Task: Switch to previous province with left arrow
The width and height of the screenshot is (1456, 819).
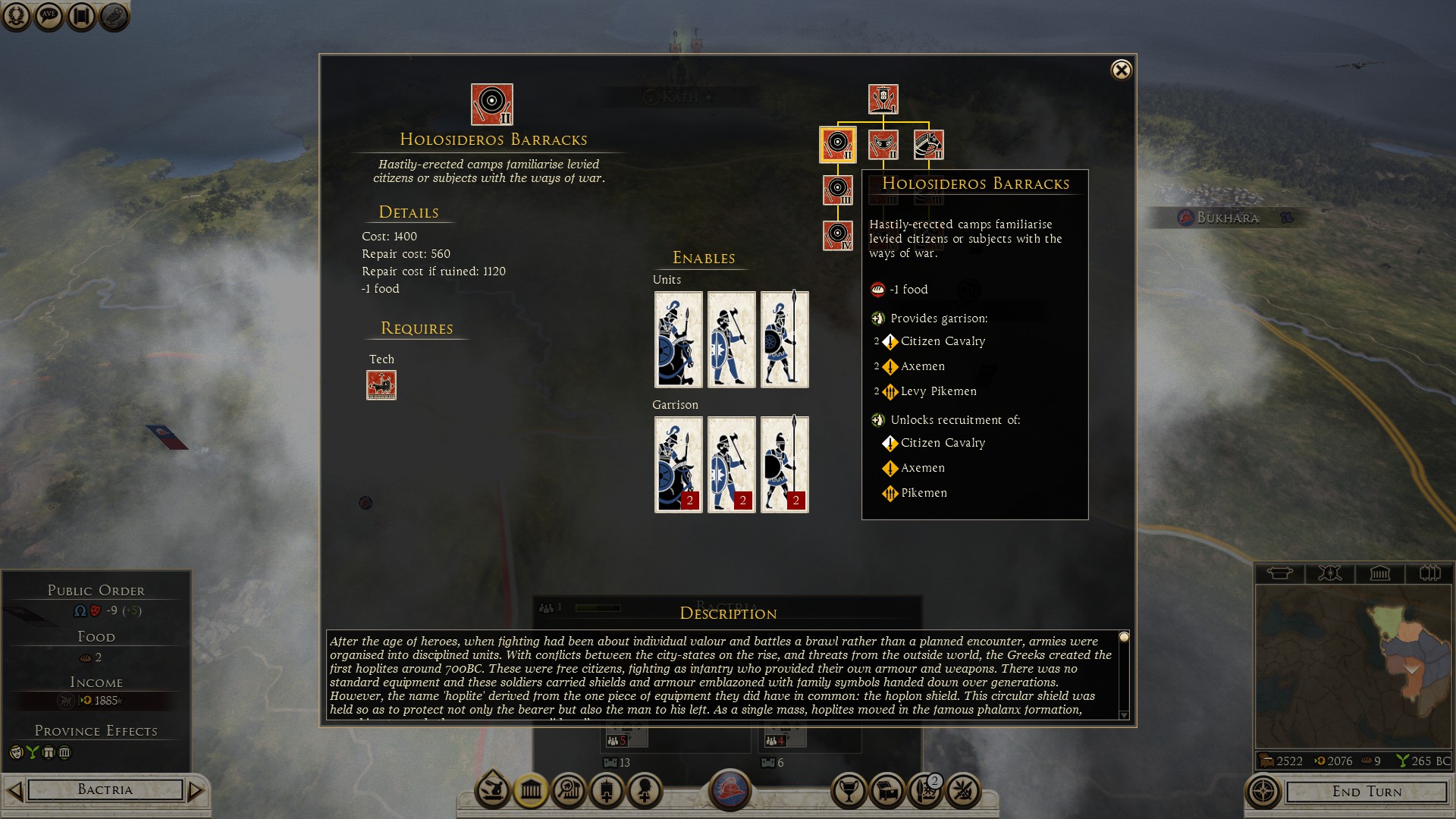Action: click(x=14, y=791)
